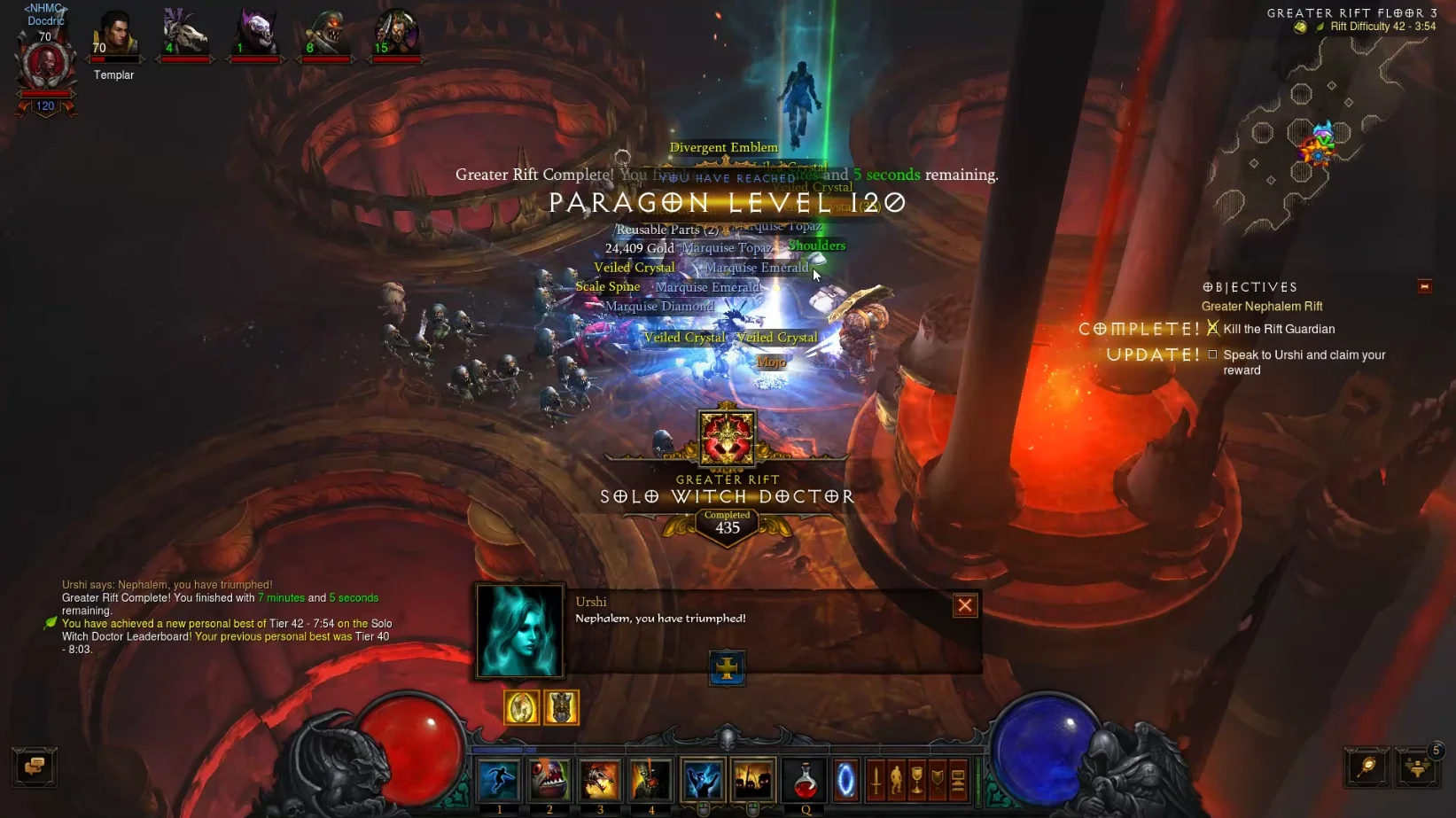Select the blue spirit left-mouse skill

pos(703,780)
